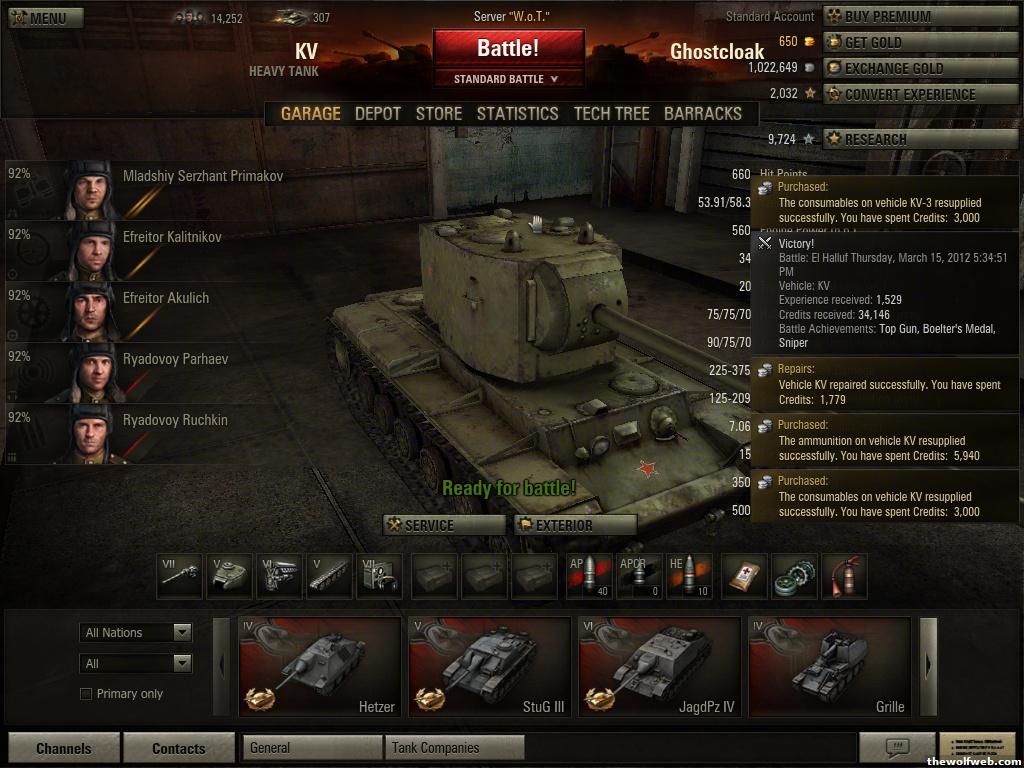Open the Store tab
Viewport: 1024px width, 768px height.
pyautogui.click(x=439, y=114)
